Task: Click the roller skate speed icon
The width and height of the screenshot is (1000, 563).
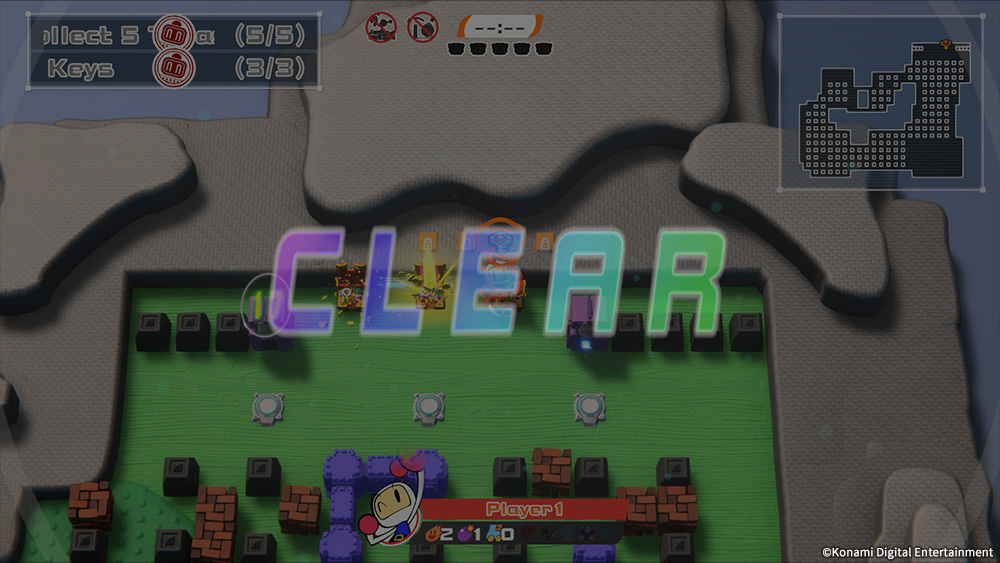Action: [493, 535]
